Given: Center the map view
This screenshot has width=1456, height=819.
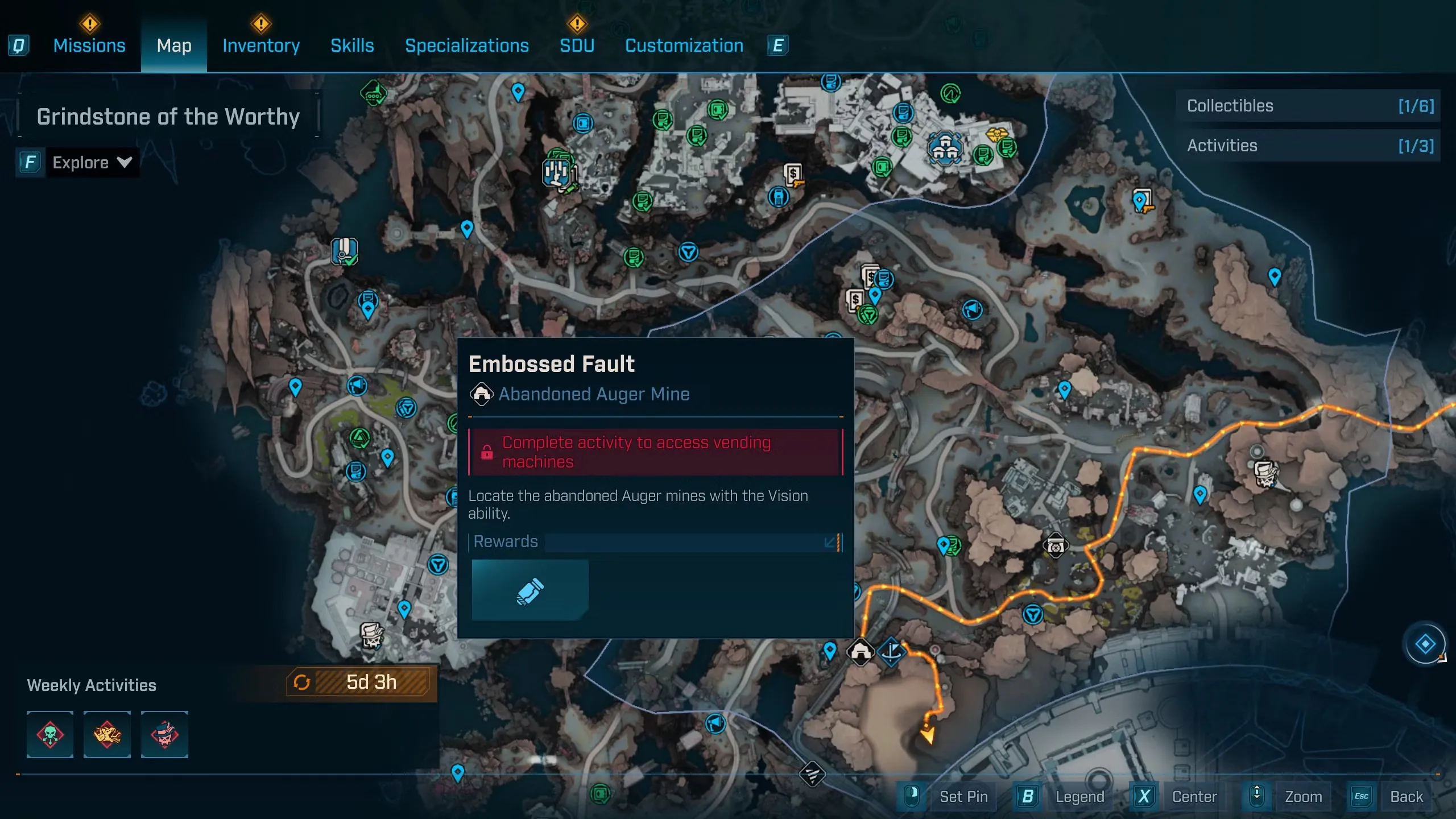Looking at the screenshot, I should 1194,797.
